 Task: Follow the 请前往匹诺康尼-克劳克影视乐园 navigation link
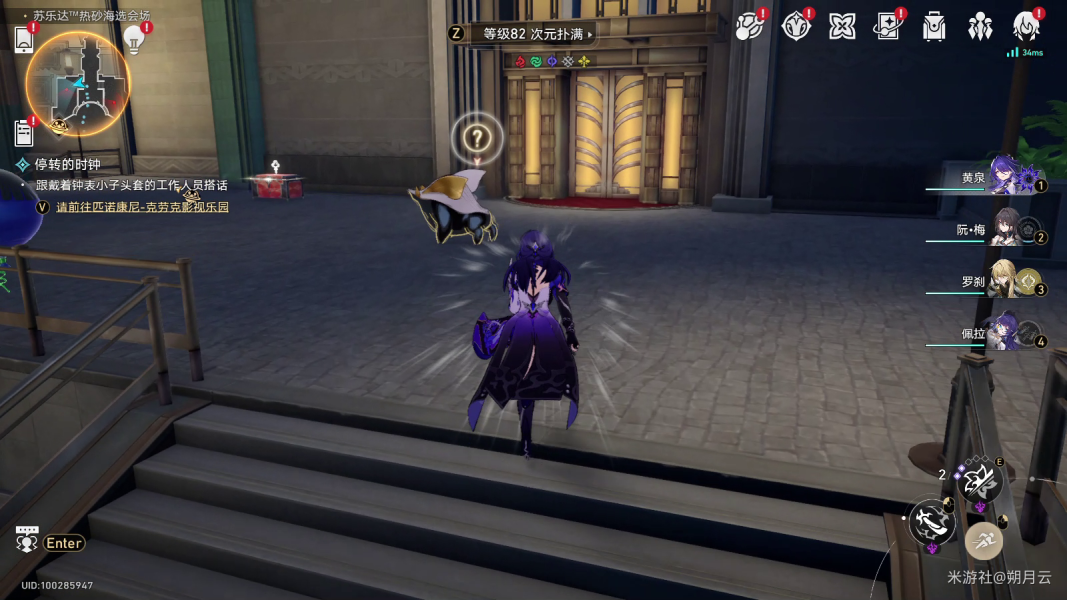142,207
